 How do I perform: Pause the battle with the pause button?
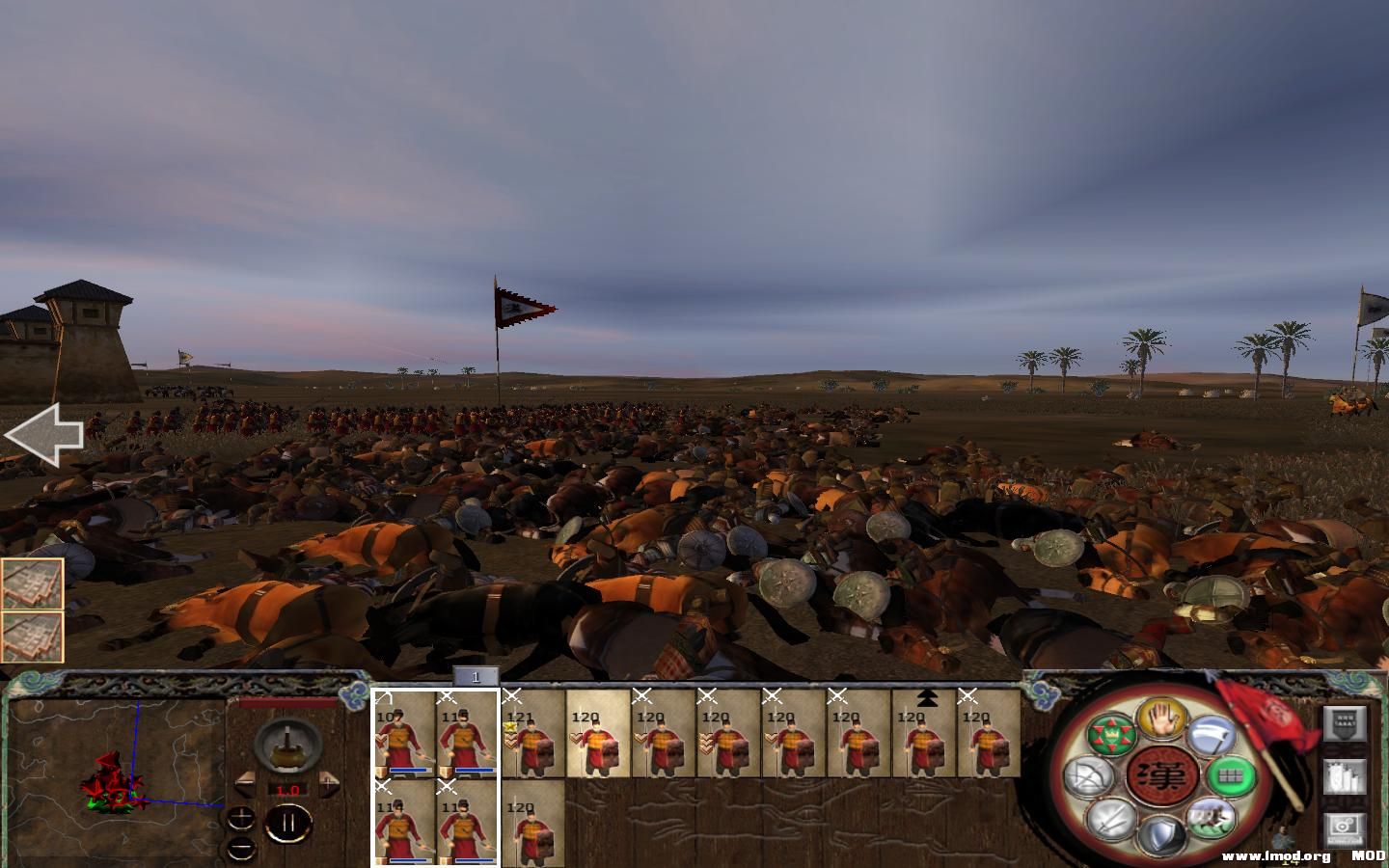pos(288,822)
